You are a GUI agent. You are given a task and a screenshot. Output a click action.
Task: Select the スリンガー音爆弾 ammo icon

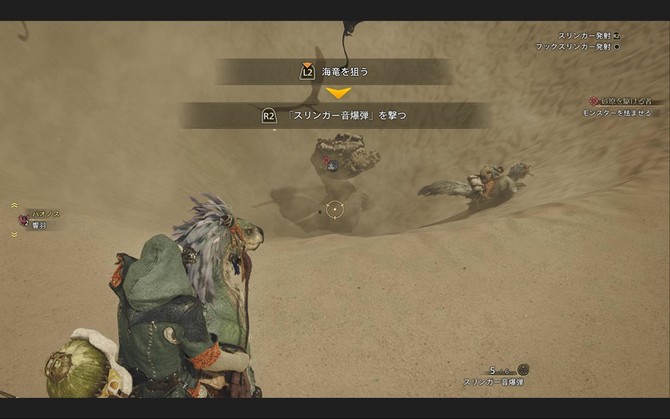point(522,370)
